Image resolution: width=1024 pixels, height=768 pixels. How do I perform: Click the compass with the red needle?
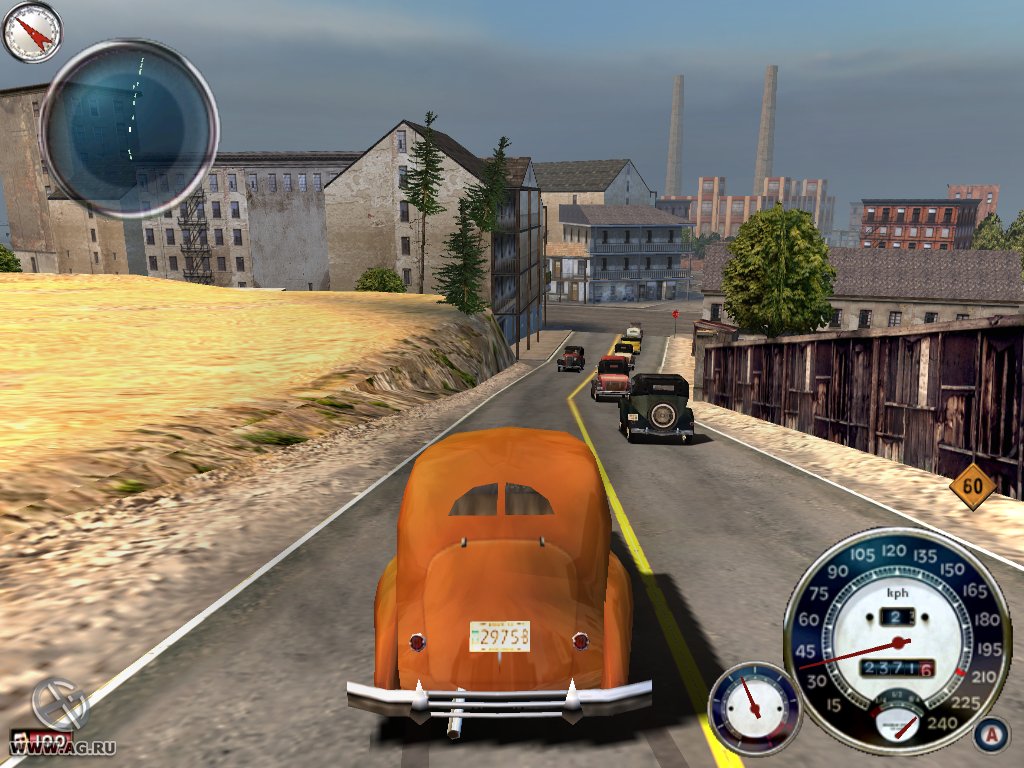pyautogui.click(x=32, y=32)
